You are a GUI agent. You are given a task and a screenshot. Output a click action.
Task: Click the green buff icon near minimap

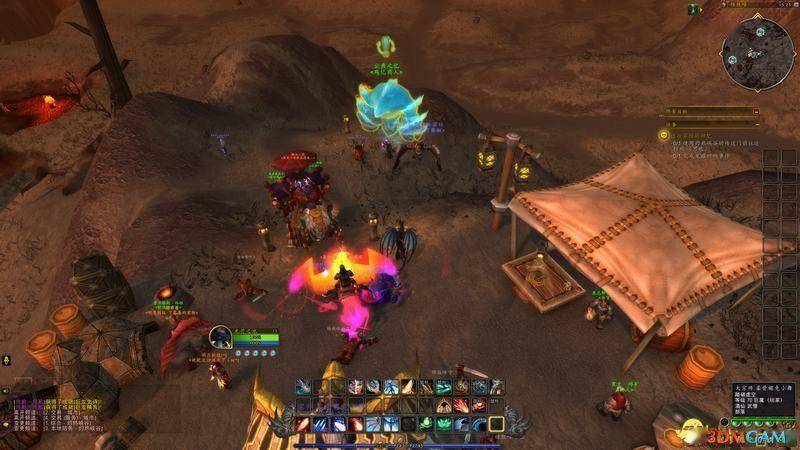pyautogui.click(x=692, y=9)
